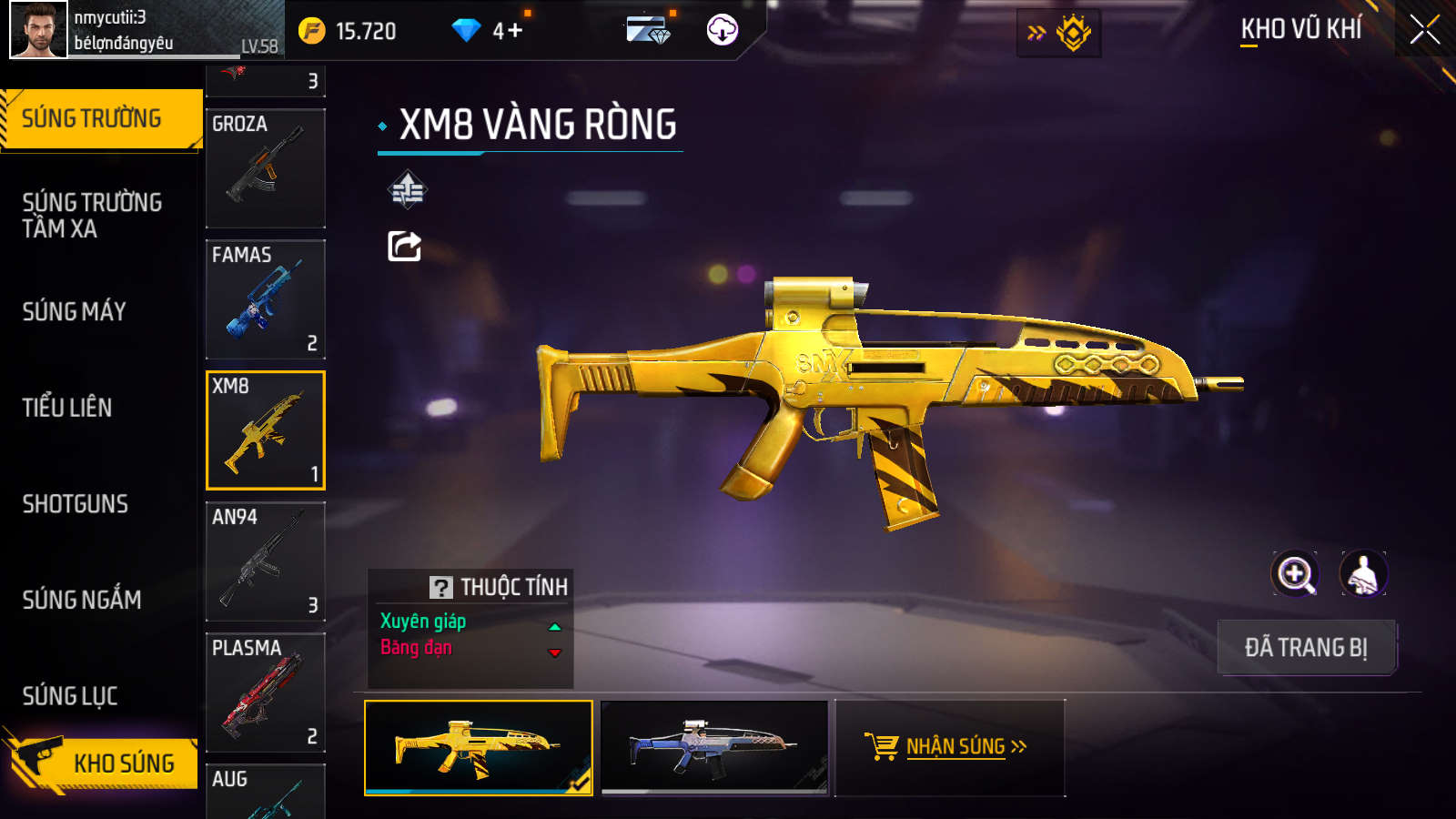The width and height of the screenshot is (1456, 819).
Task: Open the Thuộc Tính help question mark
Action: [441, 588]
